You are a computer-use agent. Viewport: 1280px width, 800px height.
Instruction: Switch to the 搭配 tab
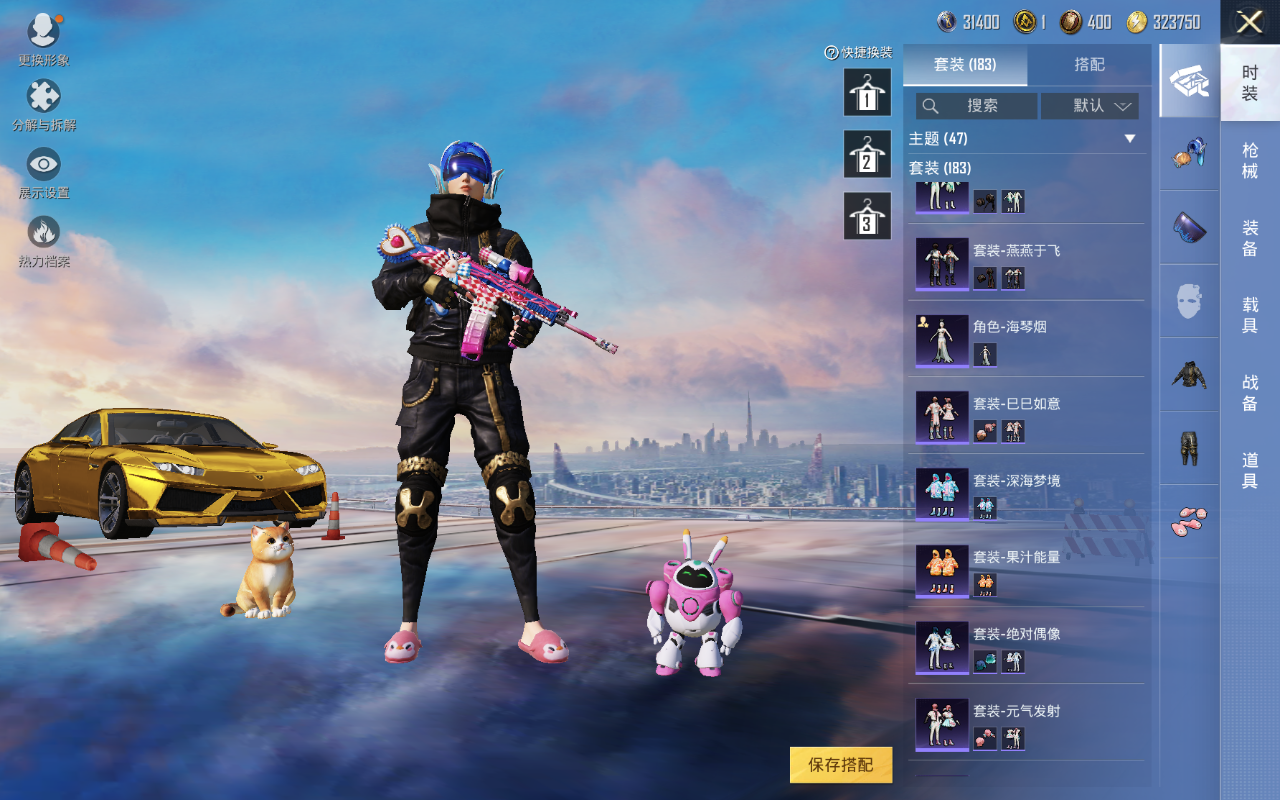point(1089,65)
